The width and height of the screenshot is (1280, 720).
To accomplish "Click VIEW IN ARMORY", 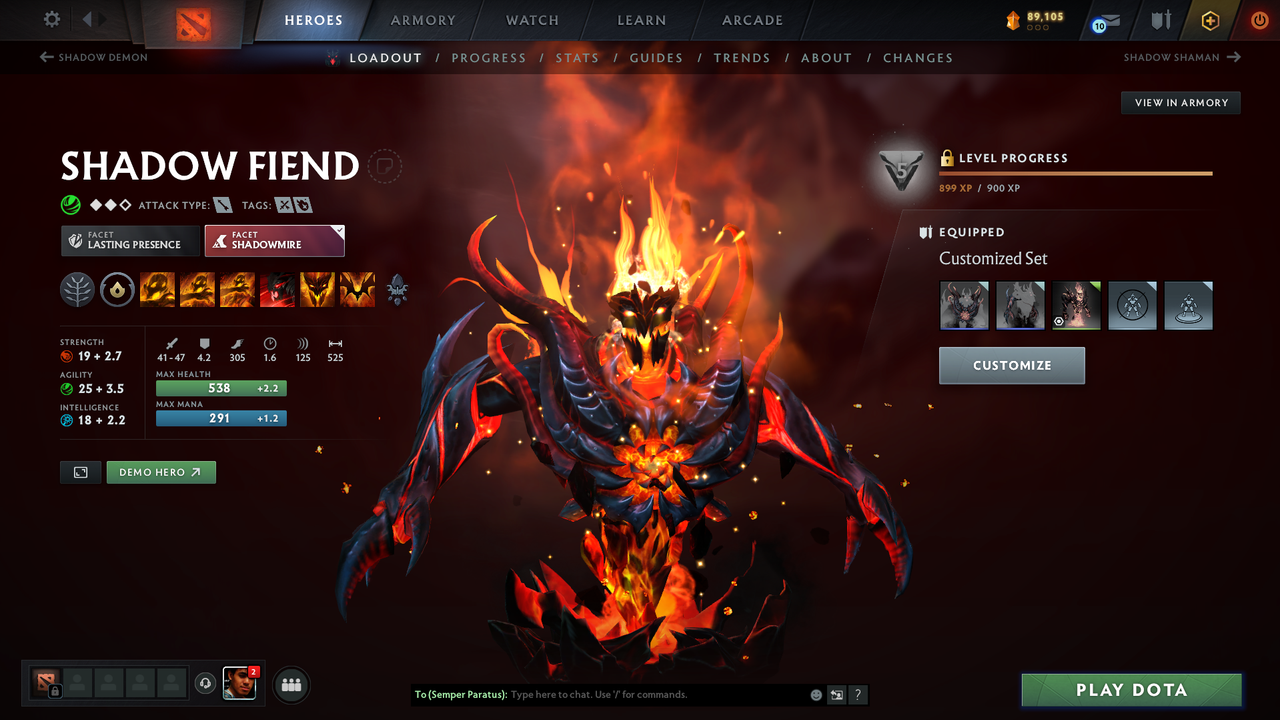I will pyautogui.click(x=1180, y=102).
